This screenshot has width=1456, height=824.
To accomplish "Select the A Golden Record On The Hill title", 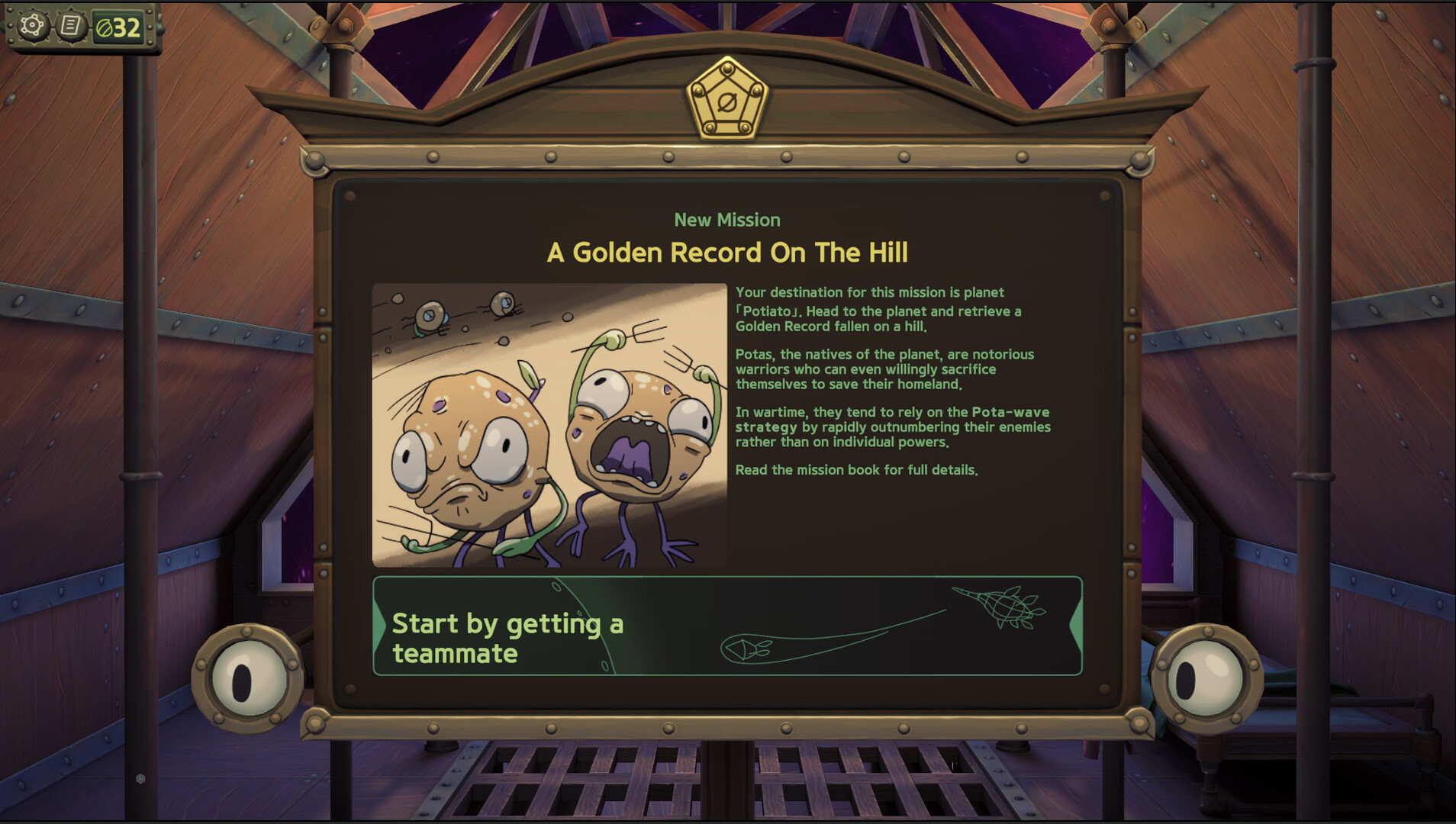I will click(x=728, y=252).
